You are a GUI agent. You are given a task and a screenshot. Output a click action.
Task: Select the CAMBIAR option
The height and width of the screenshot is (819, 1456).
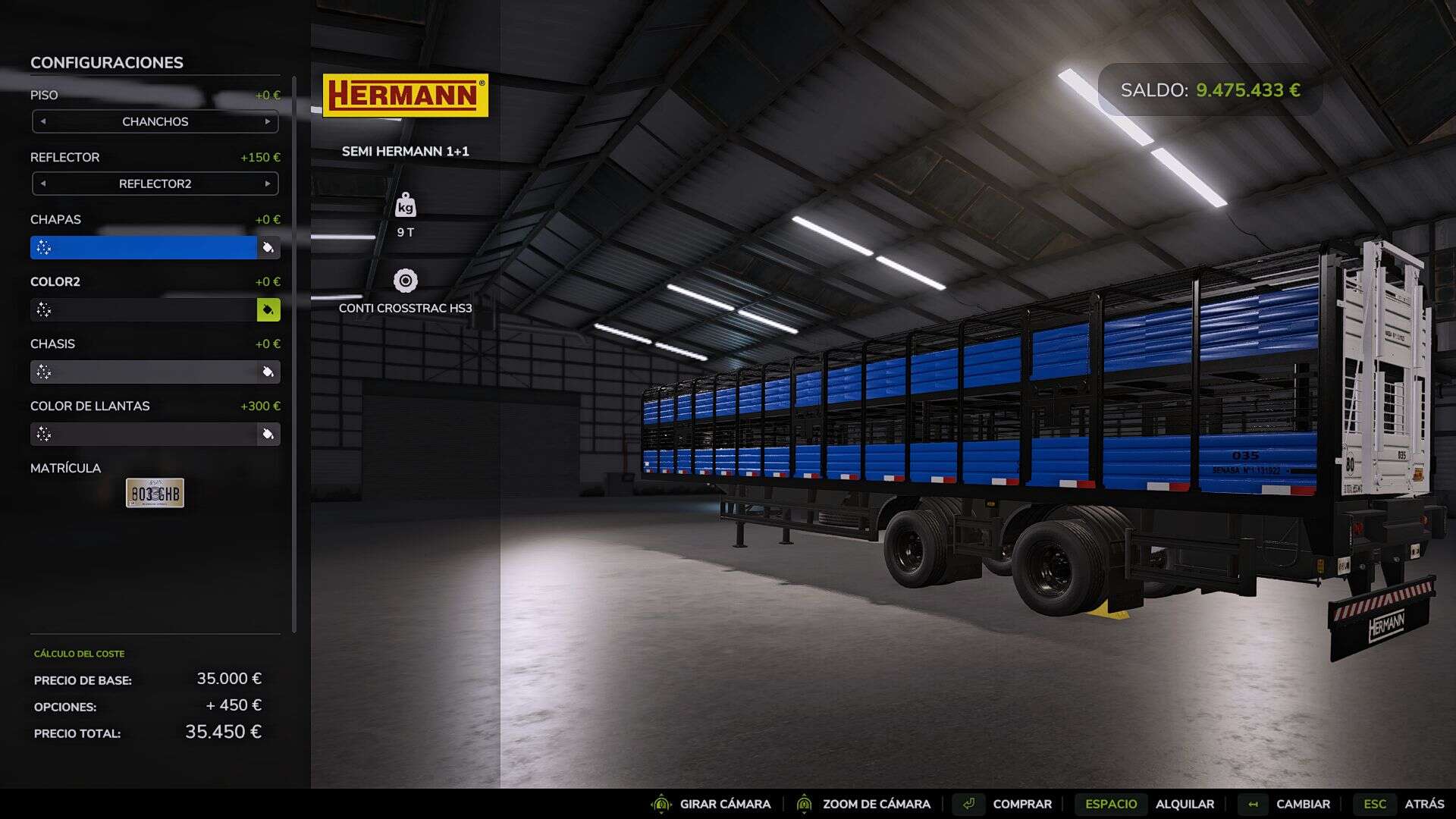point(1302,804)
